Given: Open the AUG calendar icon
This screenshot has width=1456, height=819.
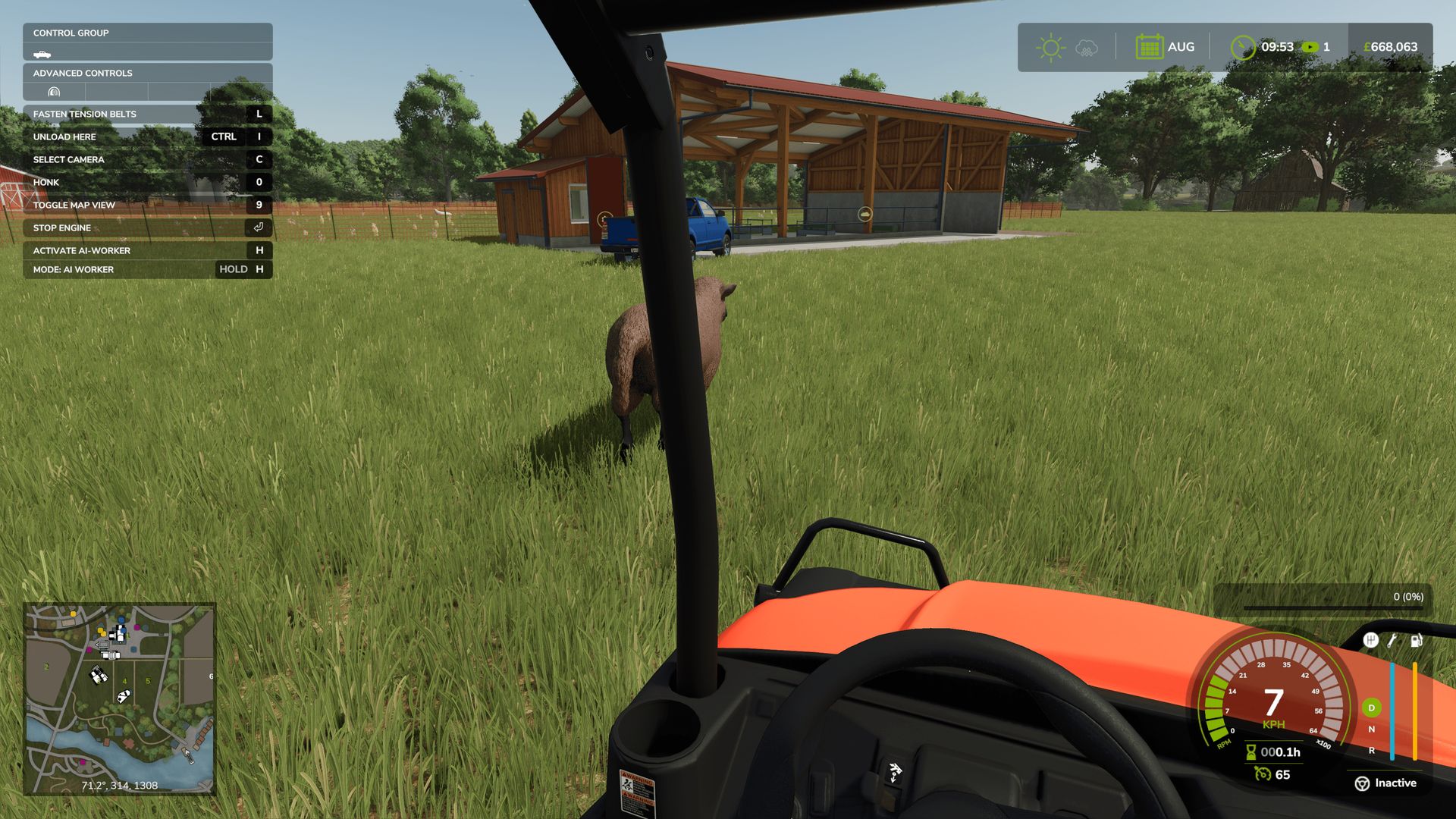Looking at the screenshot, I should (x=1150, y=46).
